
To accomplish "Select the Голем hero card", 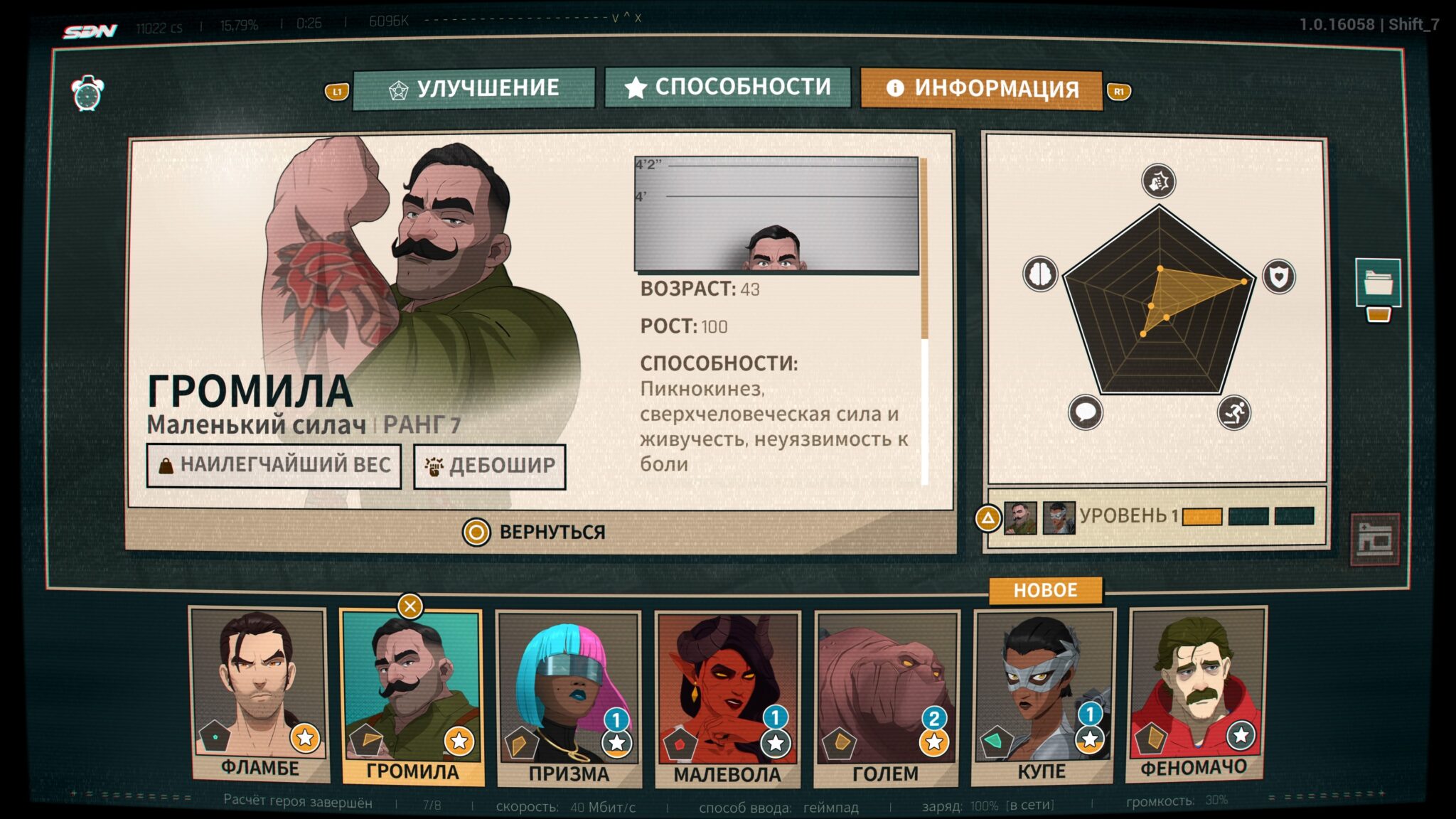I will click(x=886, y=698).
